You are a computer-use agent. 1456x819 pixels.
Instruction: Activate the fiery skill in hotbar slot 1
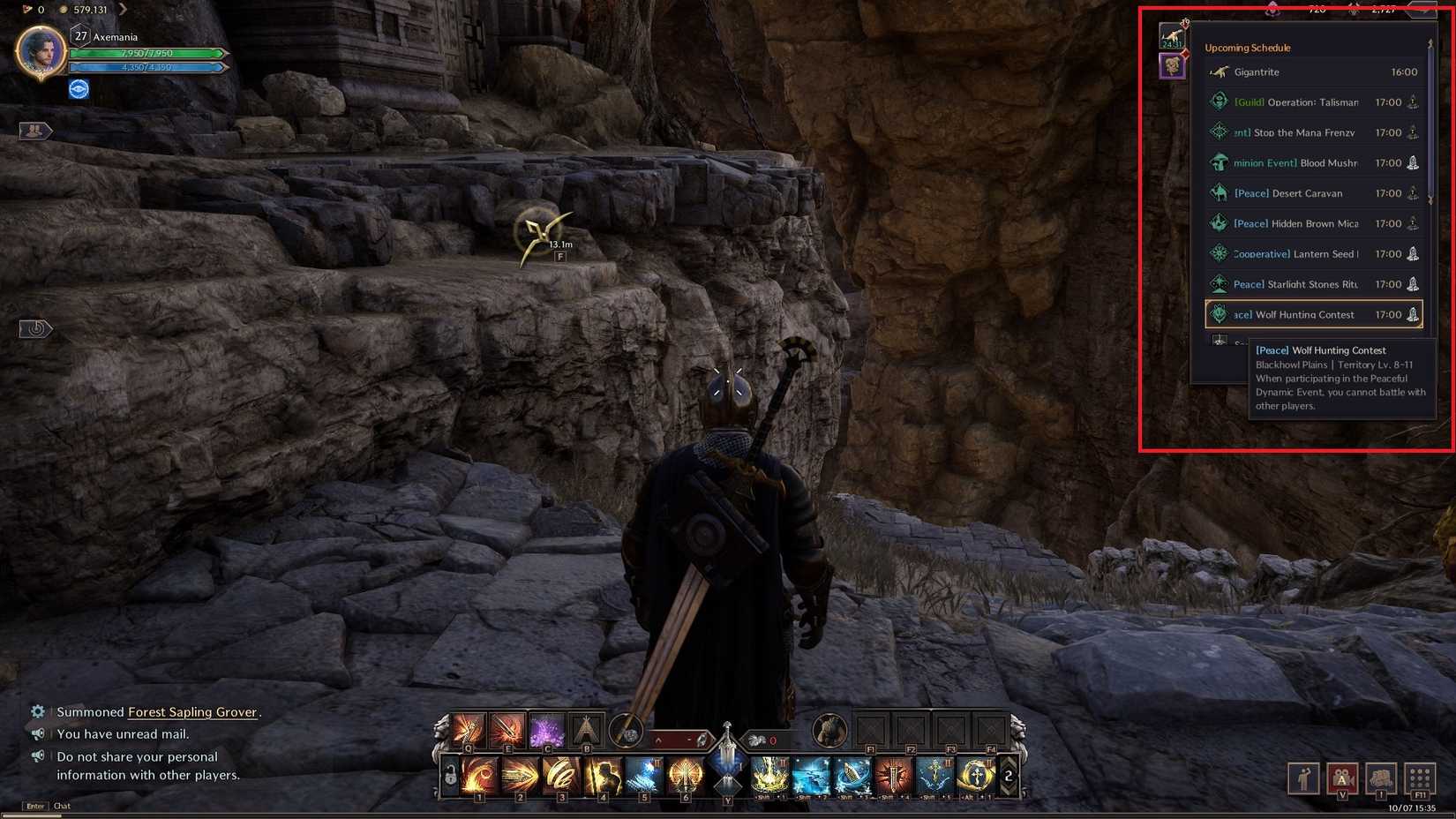tap(480, 775)
